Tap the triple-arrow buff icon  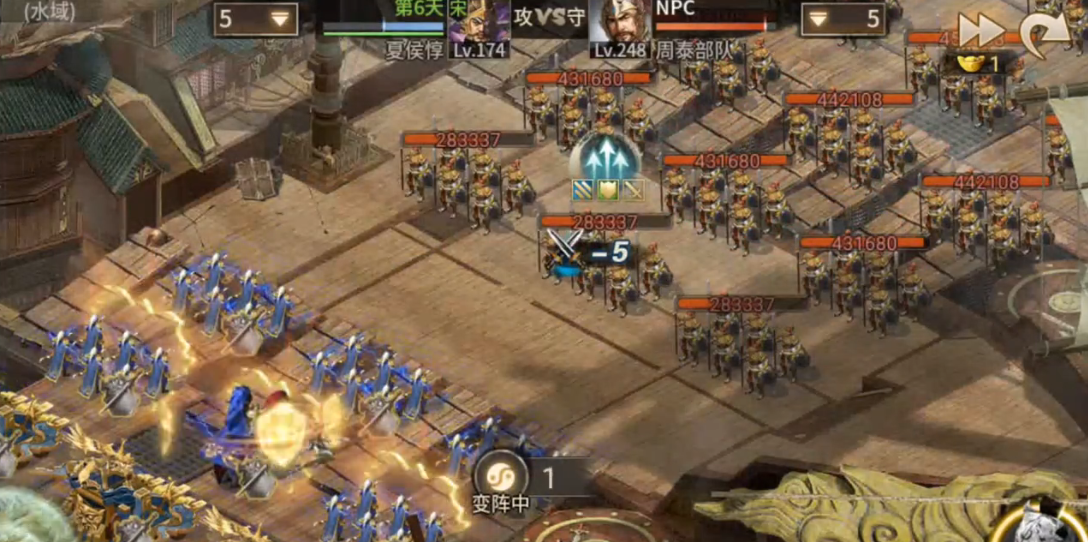pos(605,158)
